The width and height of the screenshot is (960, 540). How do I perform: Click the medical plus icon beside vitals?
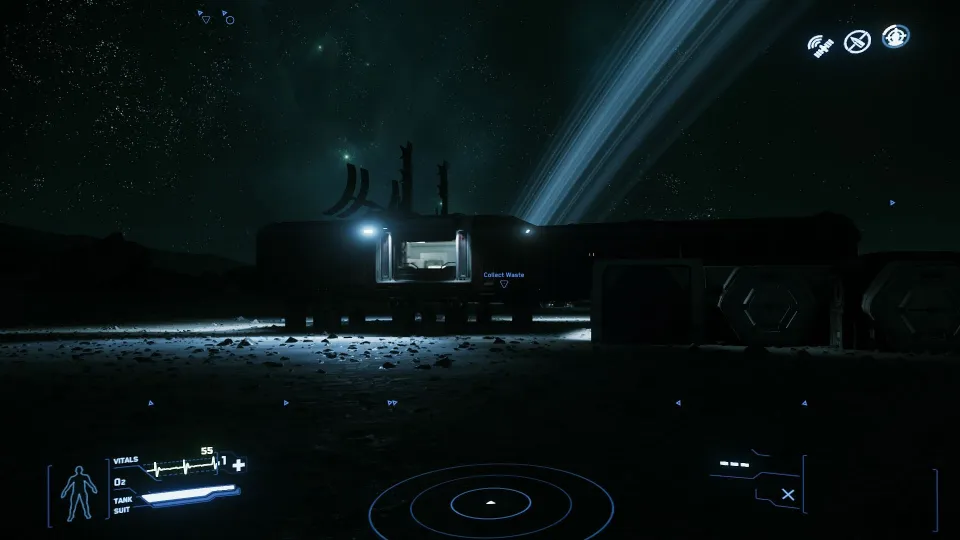tap(238, 465)
